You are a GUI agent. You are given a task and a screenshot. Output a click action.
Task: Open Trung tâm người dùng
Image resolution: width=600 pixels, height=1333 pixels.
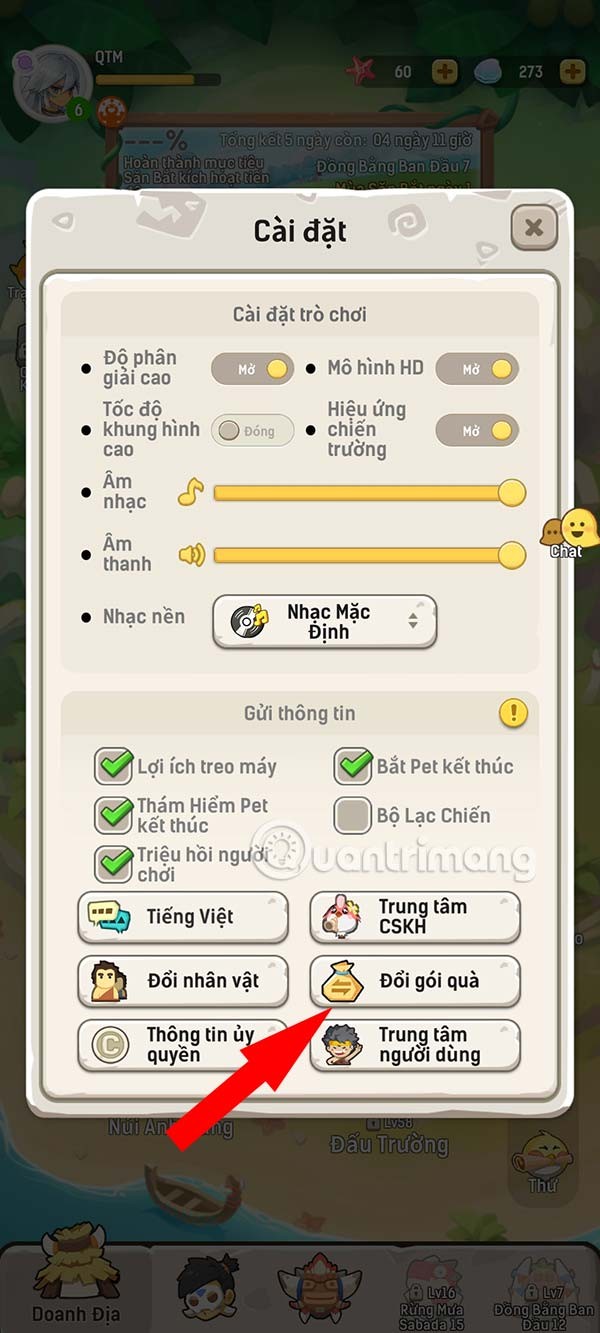[x=415, y=1045]
